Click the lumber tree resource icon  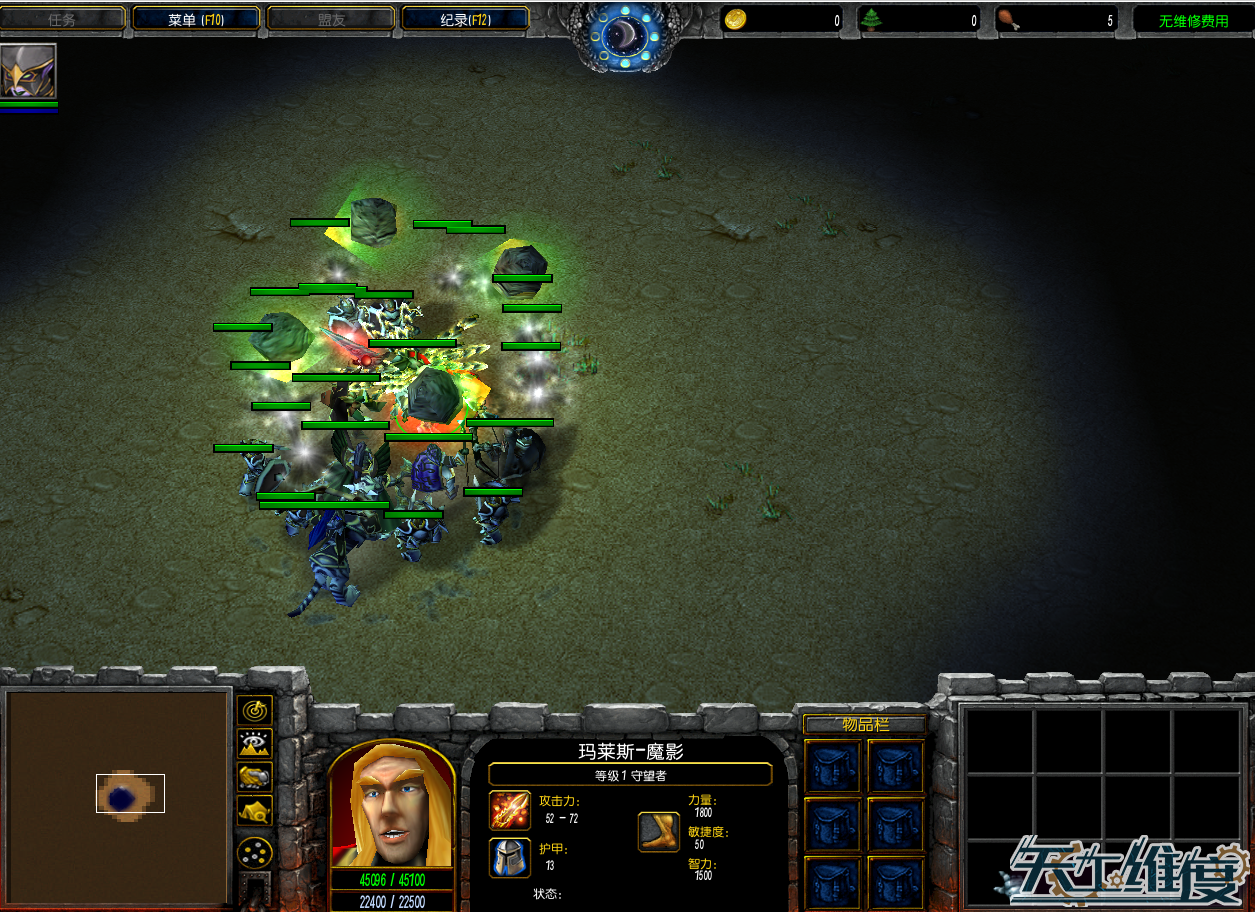tap(872, 19)
